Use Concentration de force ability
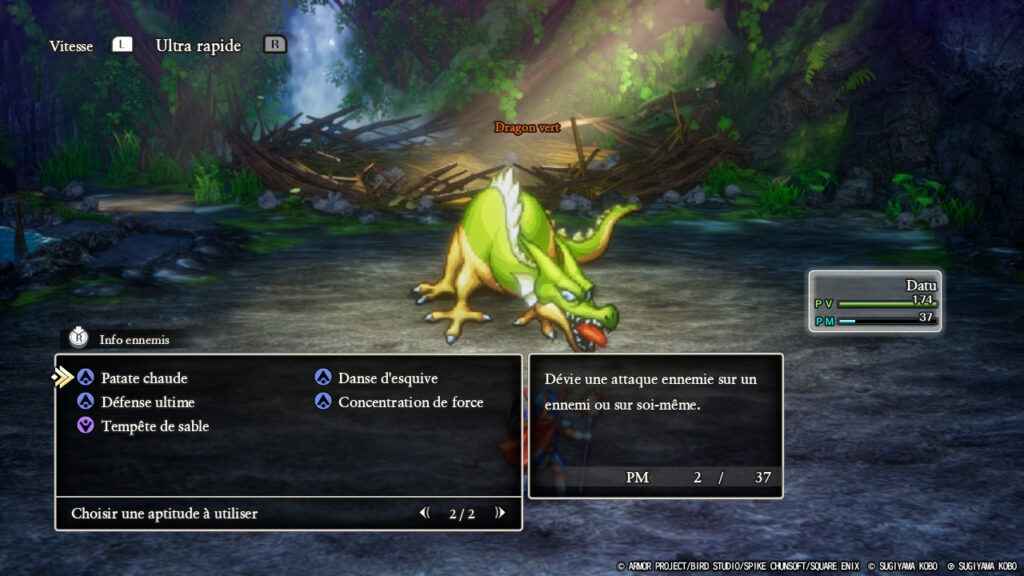 [x=410, y=402]
